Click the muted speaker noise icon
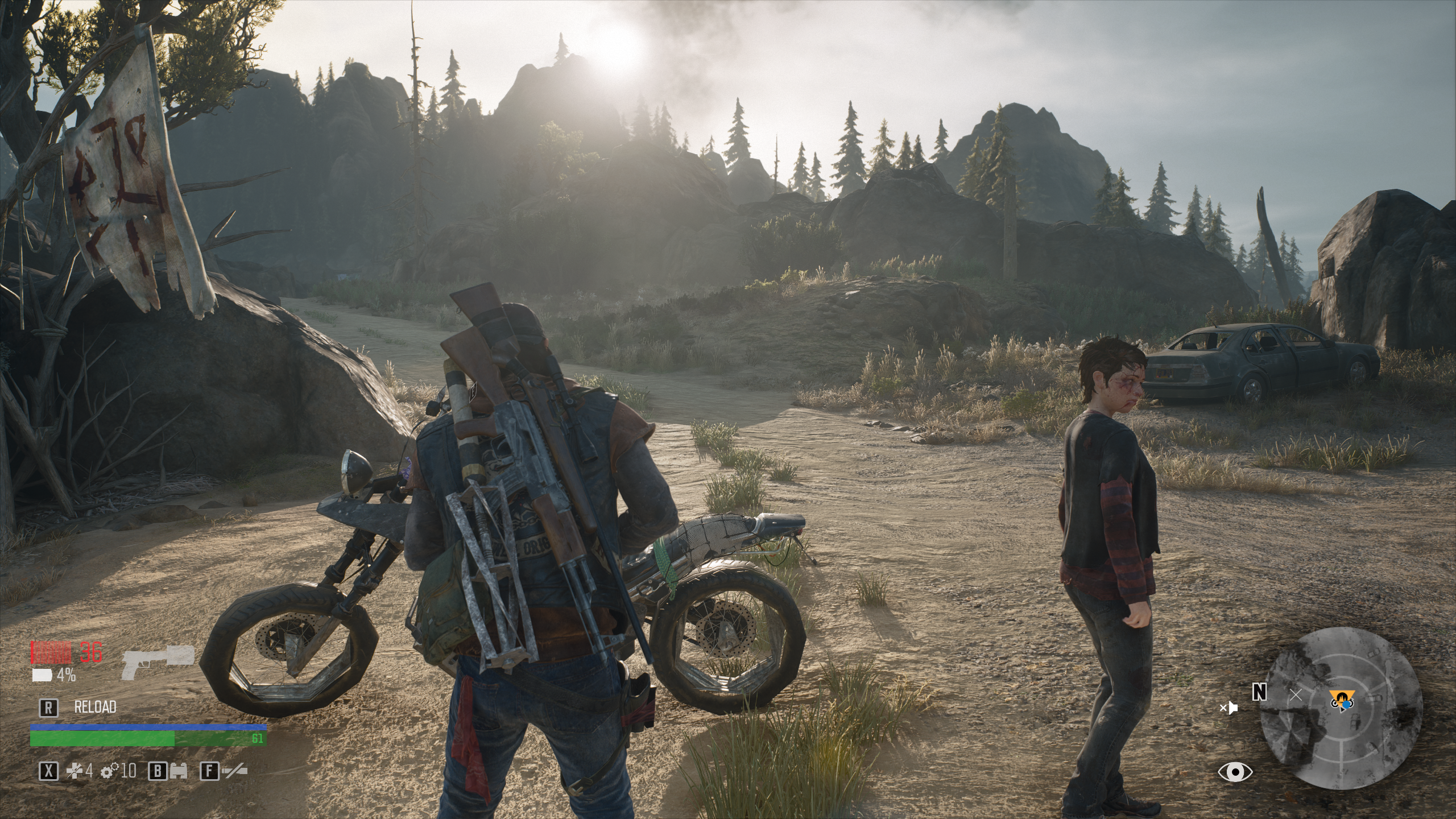 (1228, 709)
